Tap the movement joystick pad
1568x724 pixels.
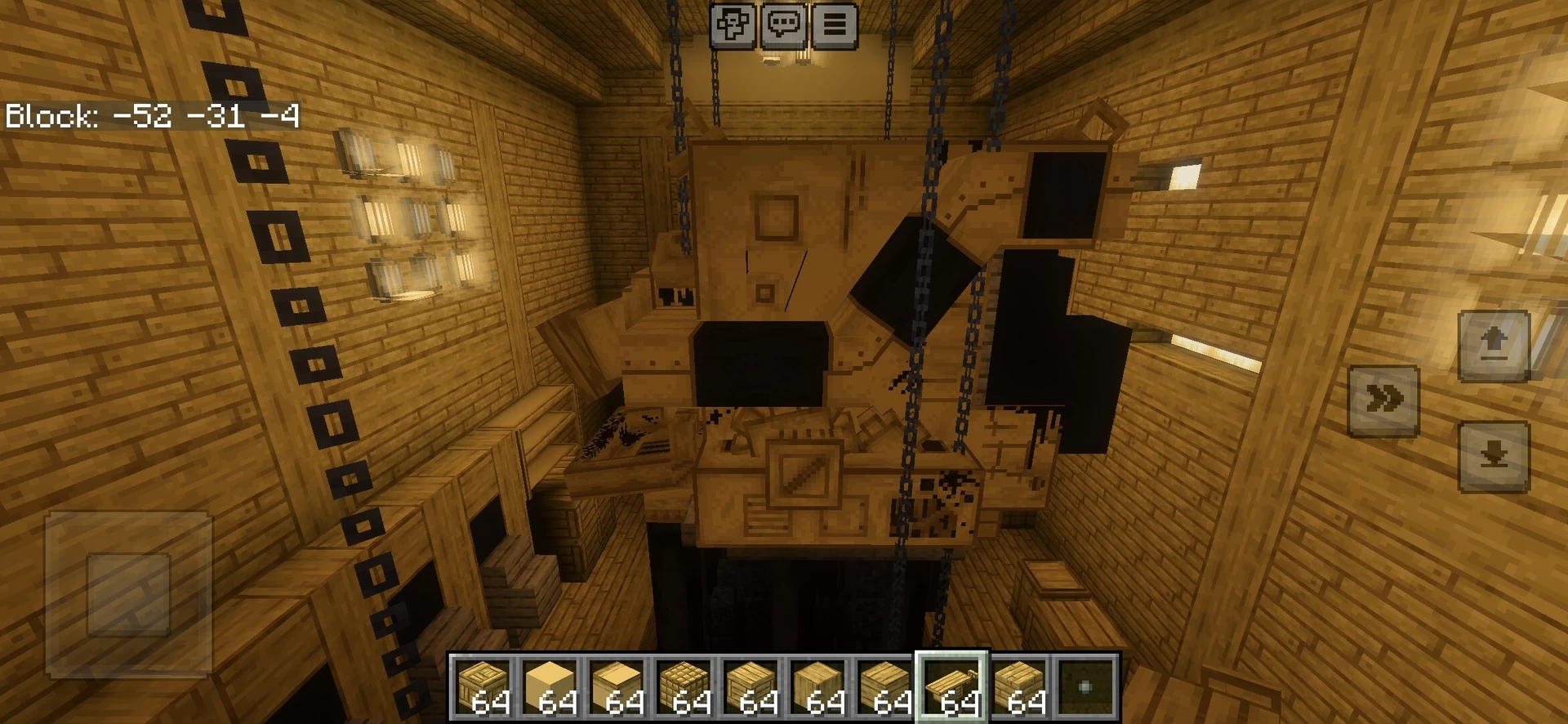pyautogui.click(x=128, y=594)
